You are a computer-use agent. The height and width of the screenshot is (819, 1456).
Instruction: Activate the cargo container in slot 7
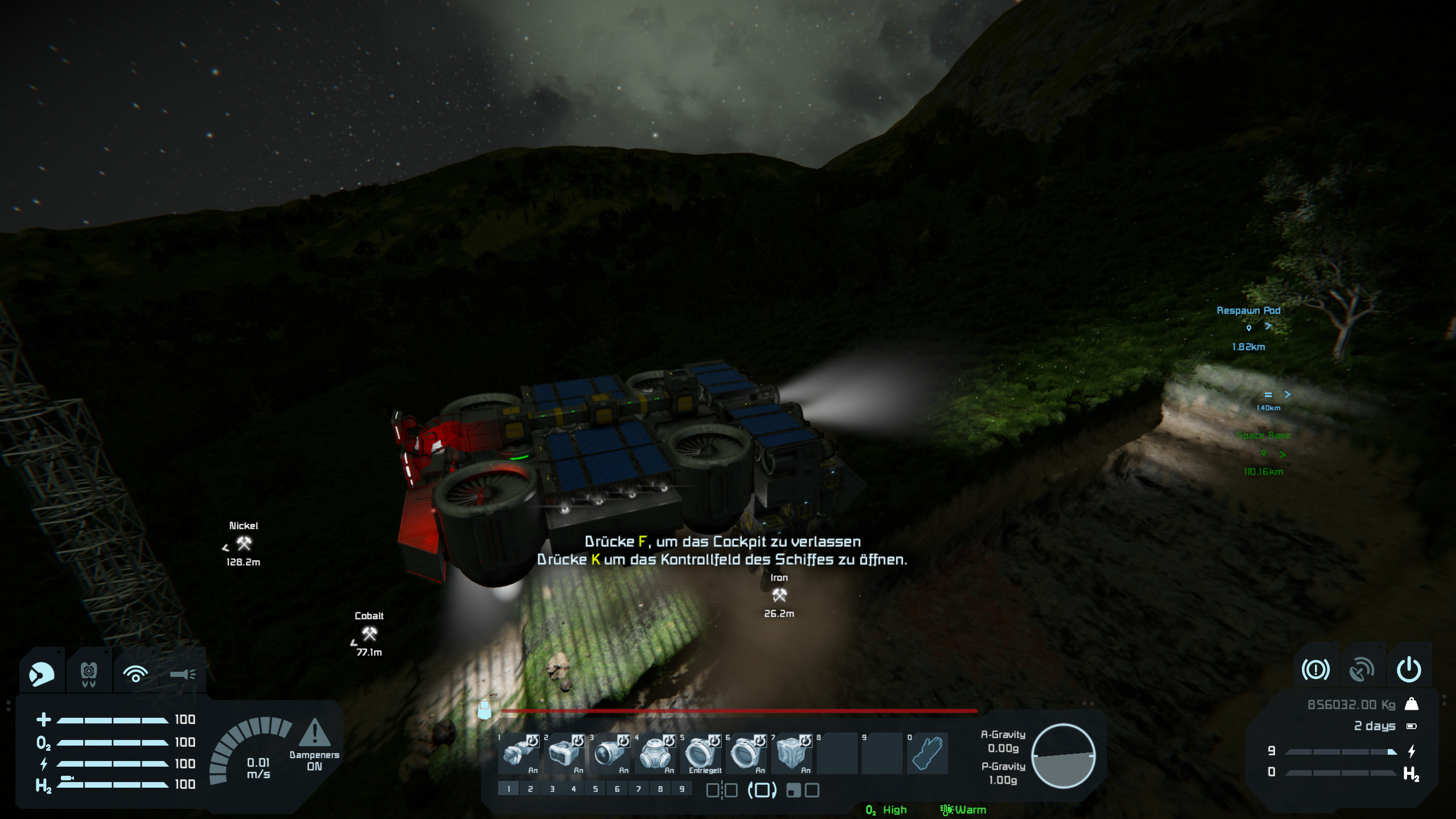(792, 753)
